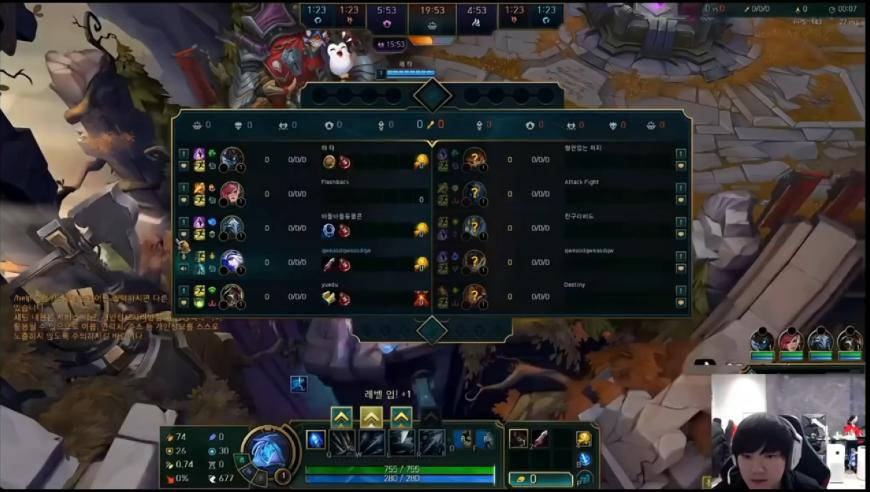Activate the R ultimate ability icon
Viewport: 870px width, 492px height.
[432, 441]
